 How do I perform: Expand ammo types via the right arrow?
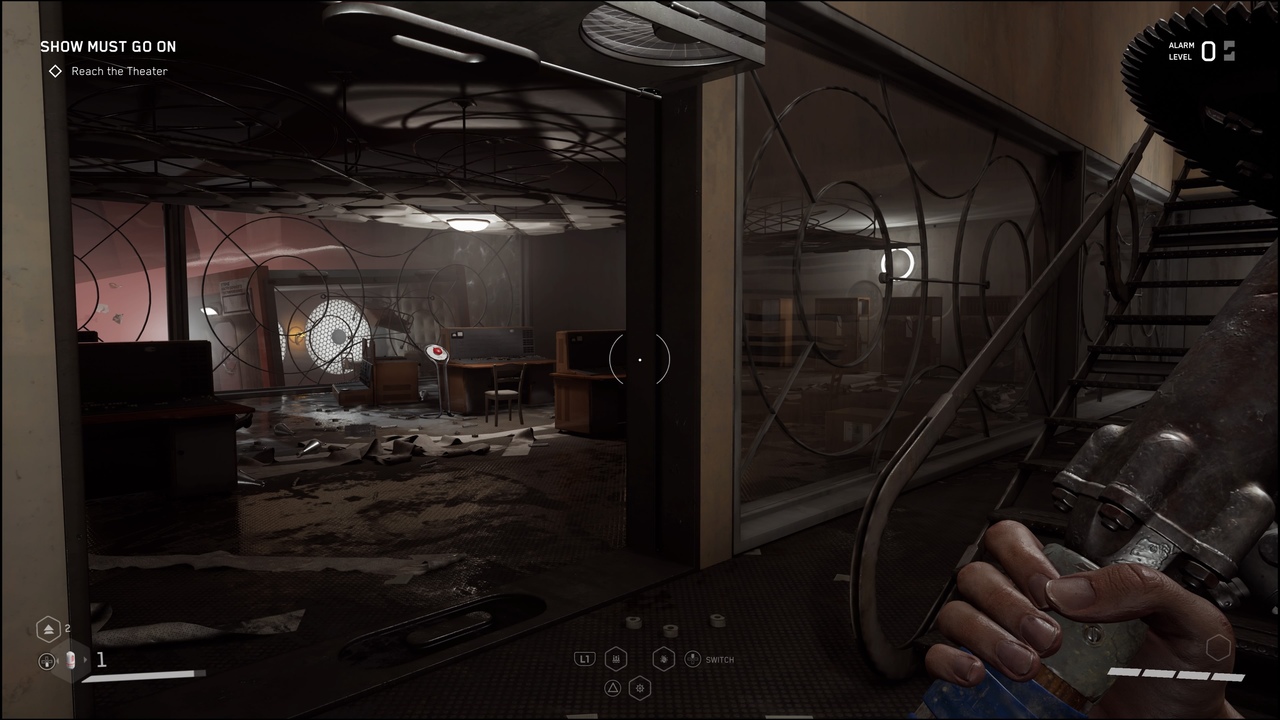[85, 660]
